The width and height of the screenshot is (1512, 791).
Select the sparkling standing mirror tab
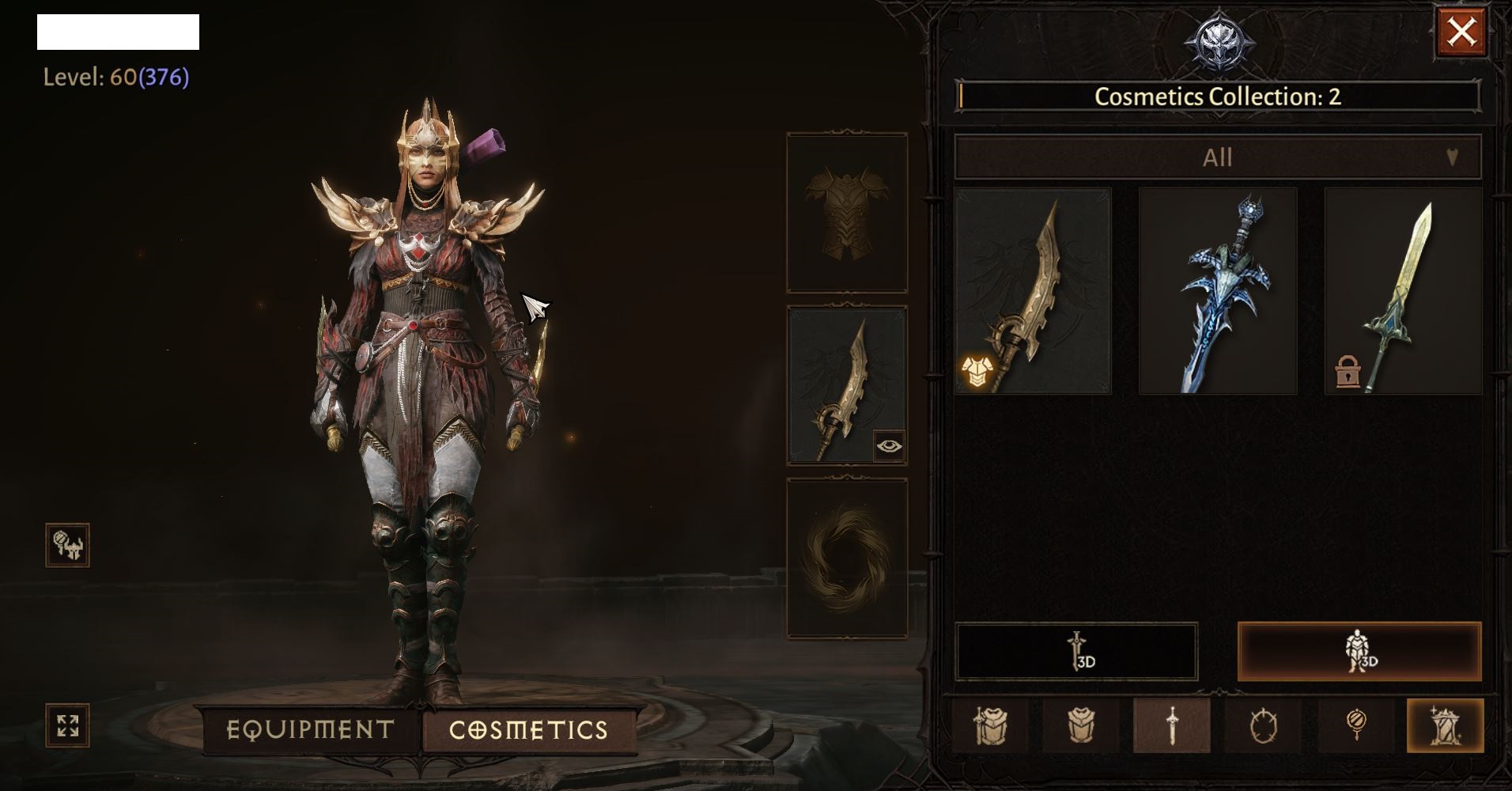pos(1445,725)
